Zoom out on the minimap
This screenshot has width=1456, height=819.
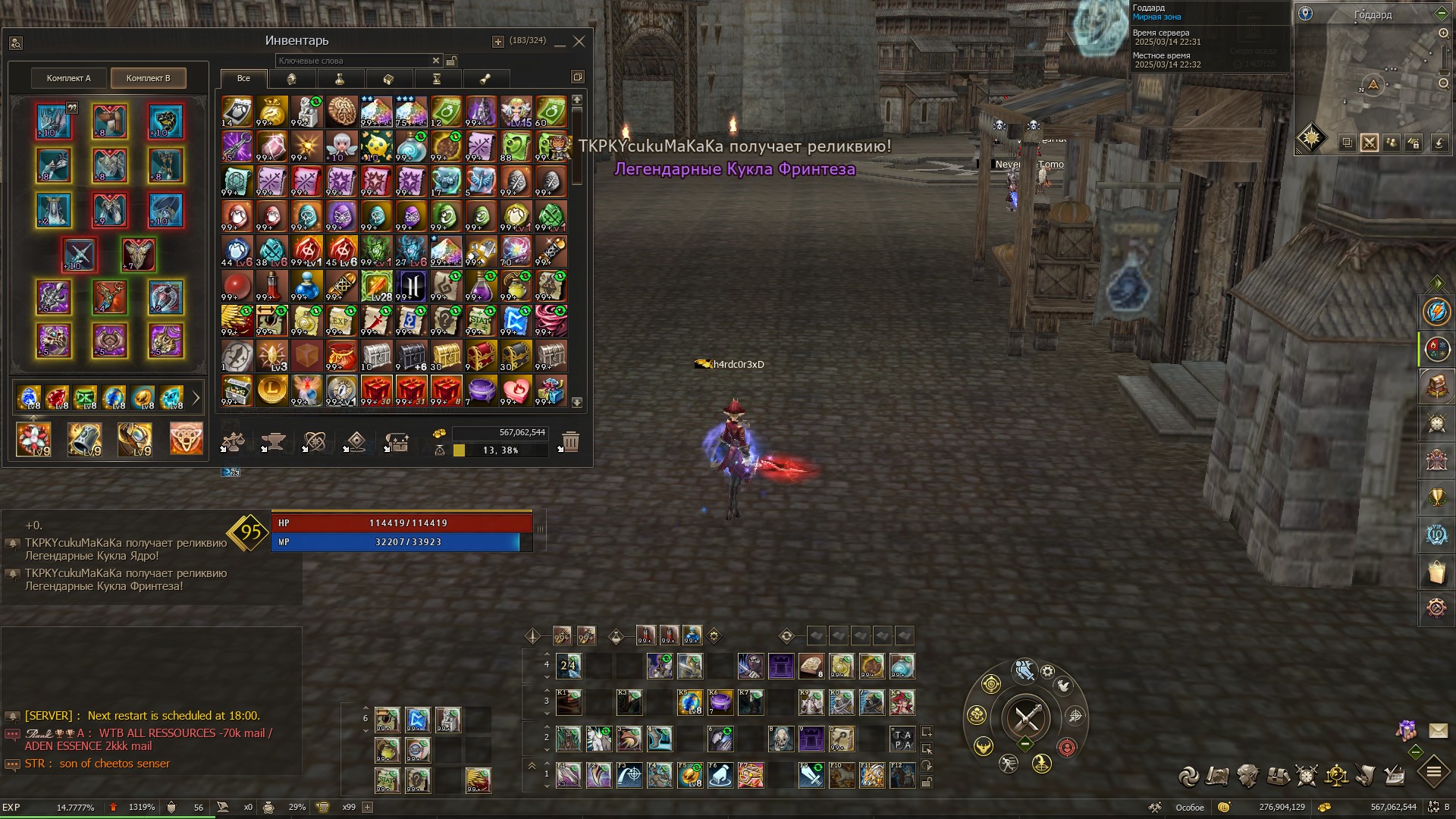1443,83
